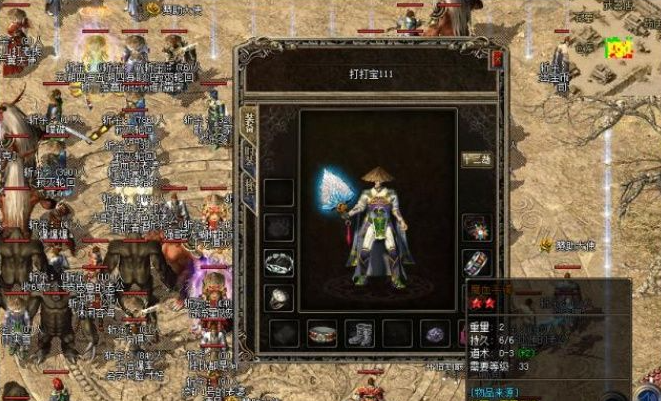The height and width of the screenshot is (401, 661).
Task: Switch to the 装备 equipment tab
Action: click(x=248, y=123)
